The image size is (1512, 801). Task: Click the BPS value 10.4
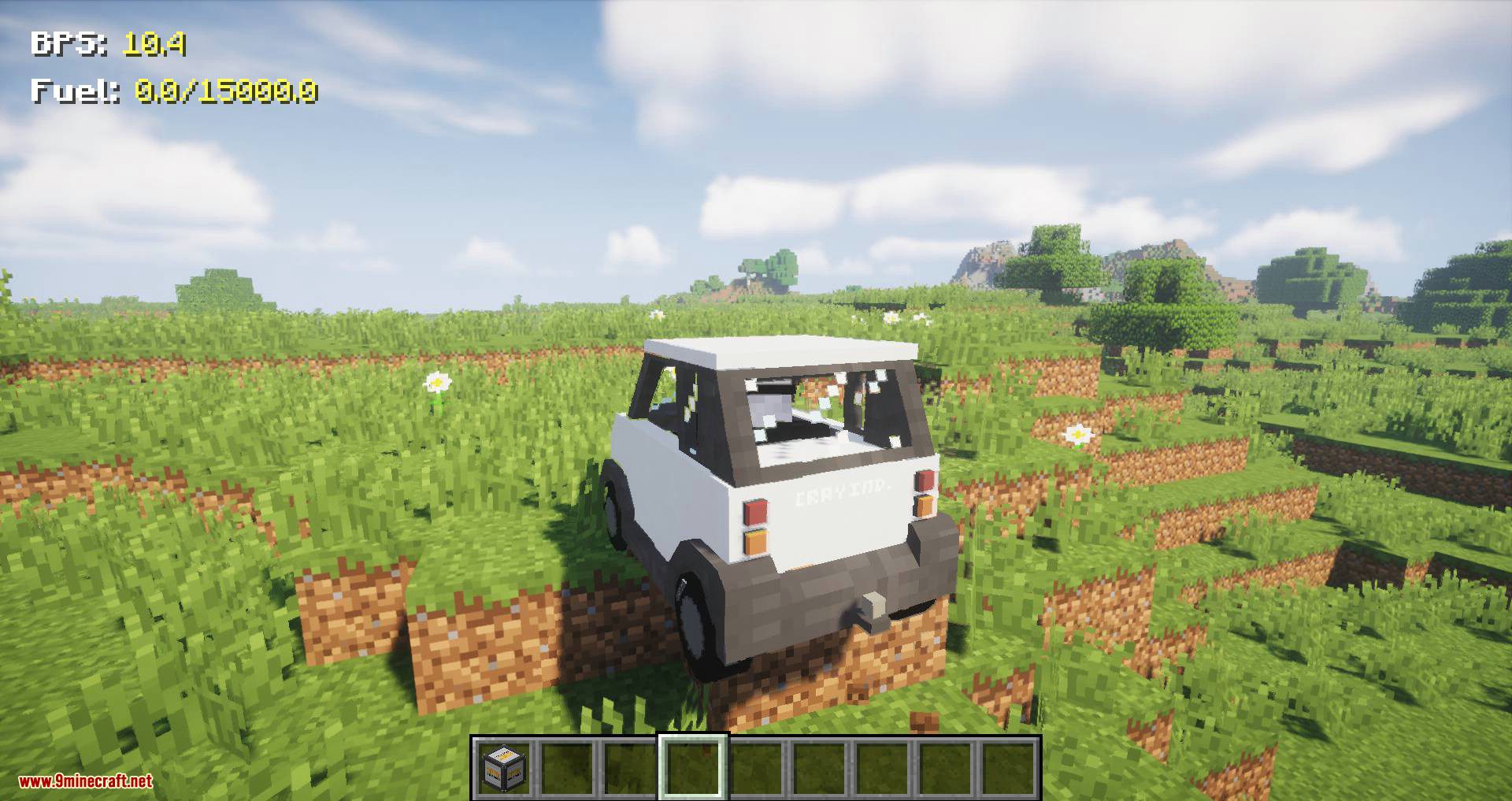154,45
